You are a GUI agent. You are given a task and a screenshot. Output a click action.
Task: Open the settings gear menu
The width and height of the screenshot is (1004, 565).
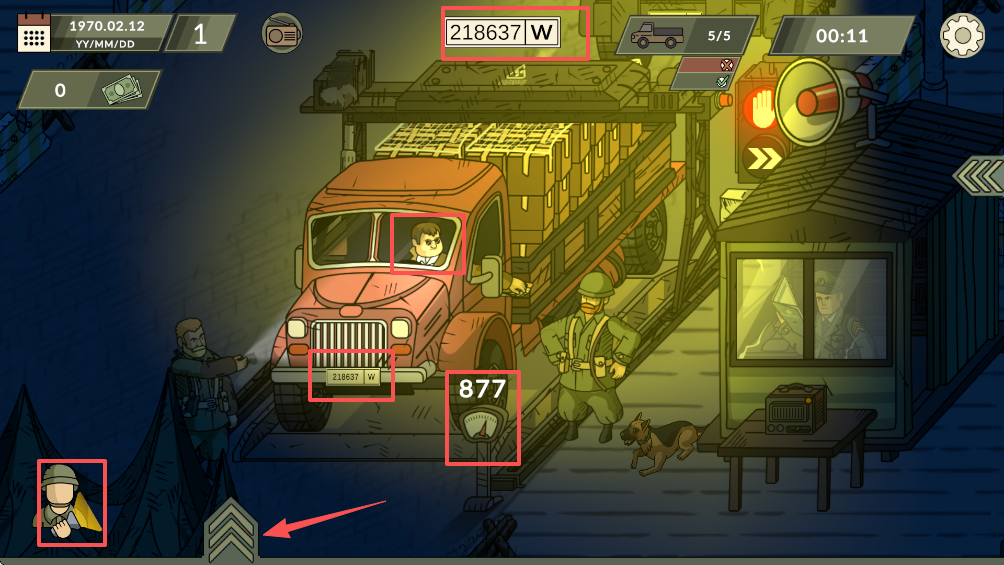click(962, 36)
